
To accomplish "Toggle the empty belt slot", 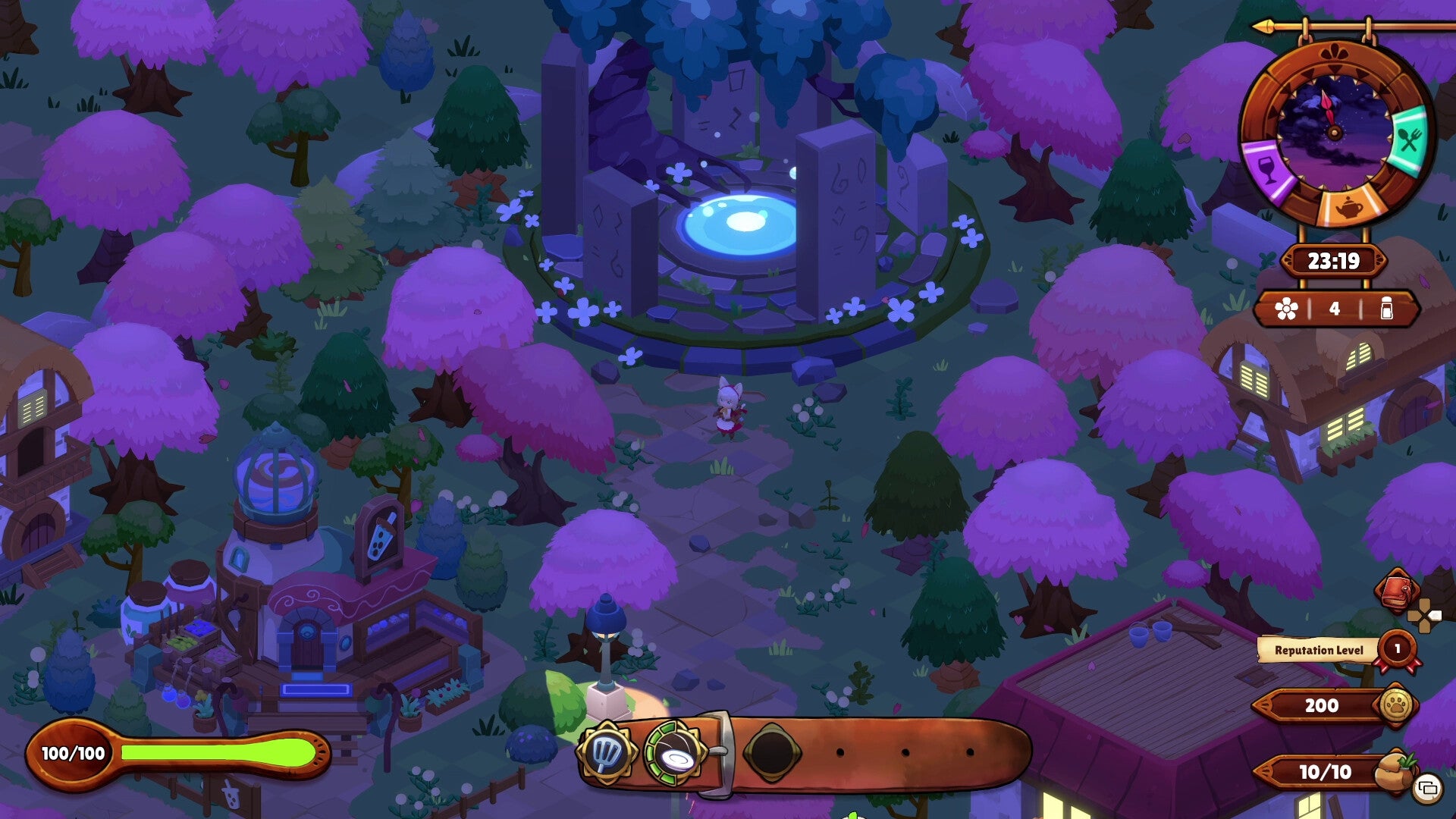I will click(x=773, y=751).
